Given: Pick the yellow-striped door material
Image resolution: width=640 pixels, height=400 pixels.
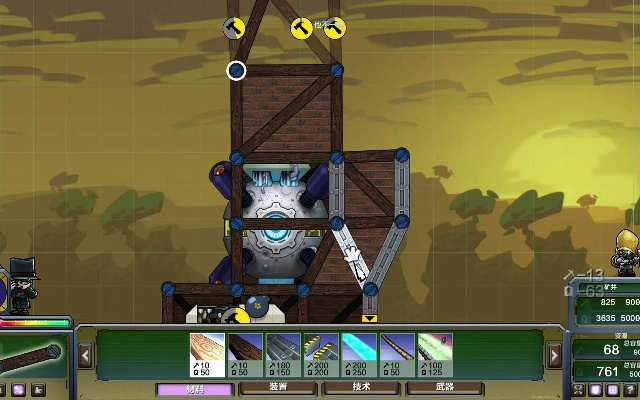Looking at the screenshot, I should point(322,354).
